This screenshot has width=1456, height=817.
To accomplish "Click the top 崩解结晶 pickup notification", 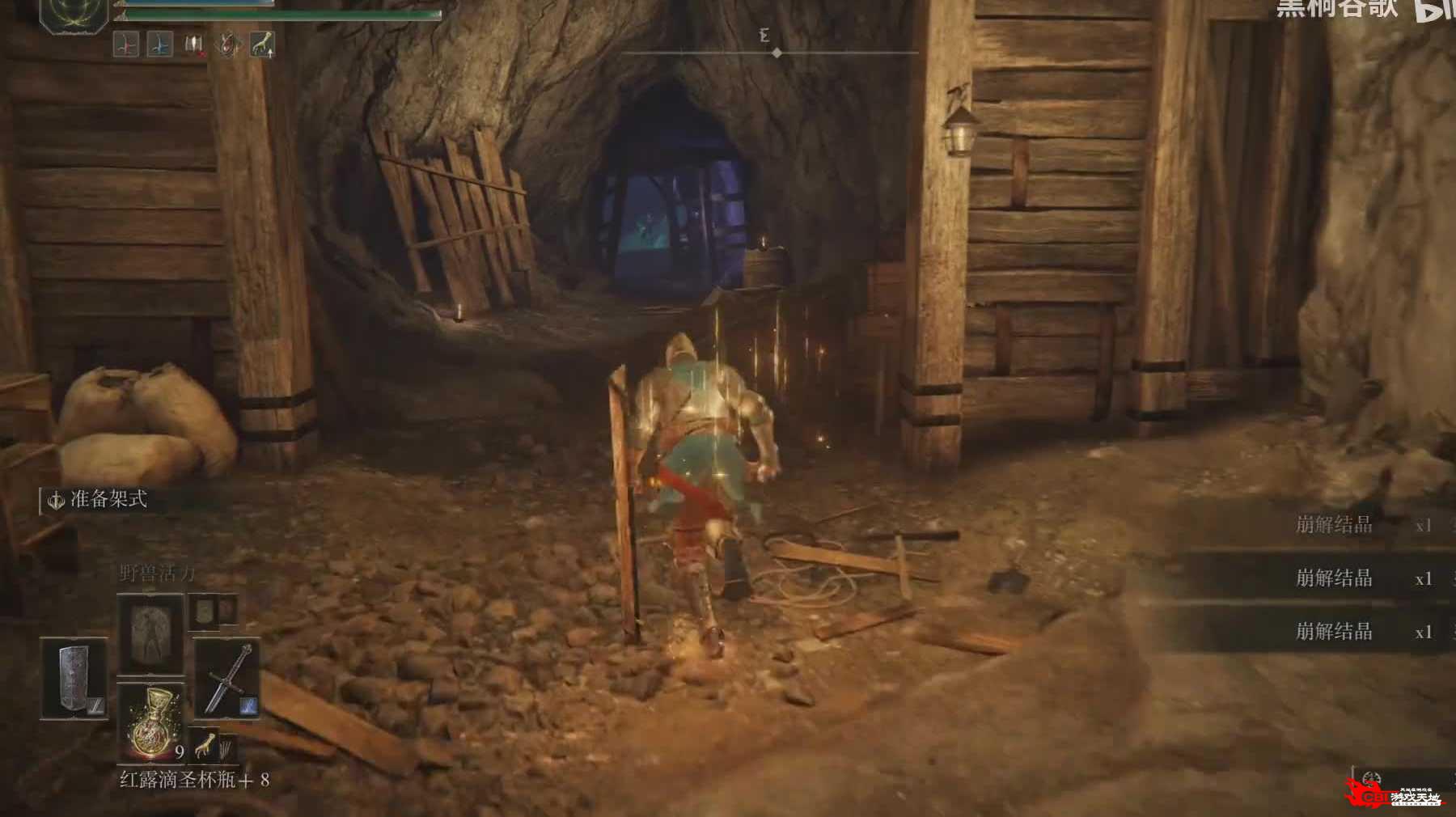I will tap(1335, 525).
